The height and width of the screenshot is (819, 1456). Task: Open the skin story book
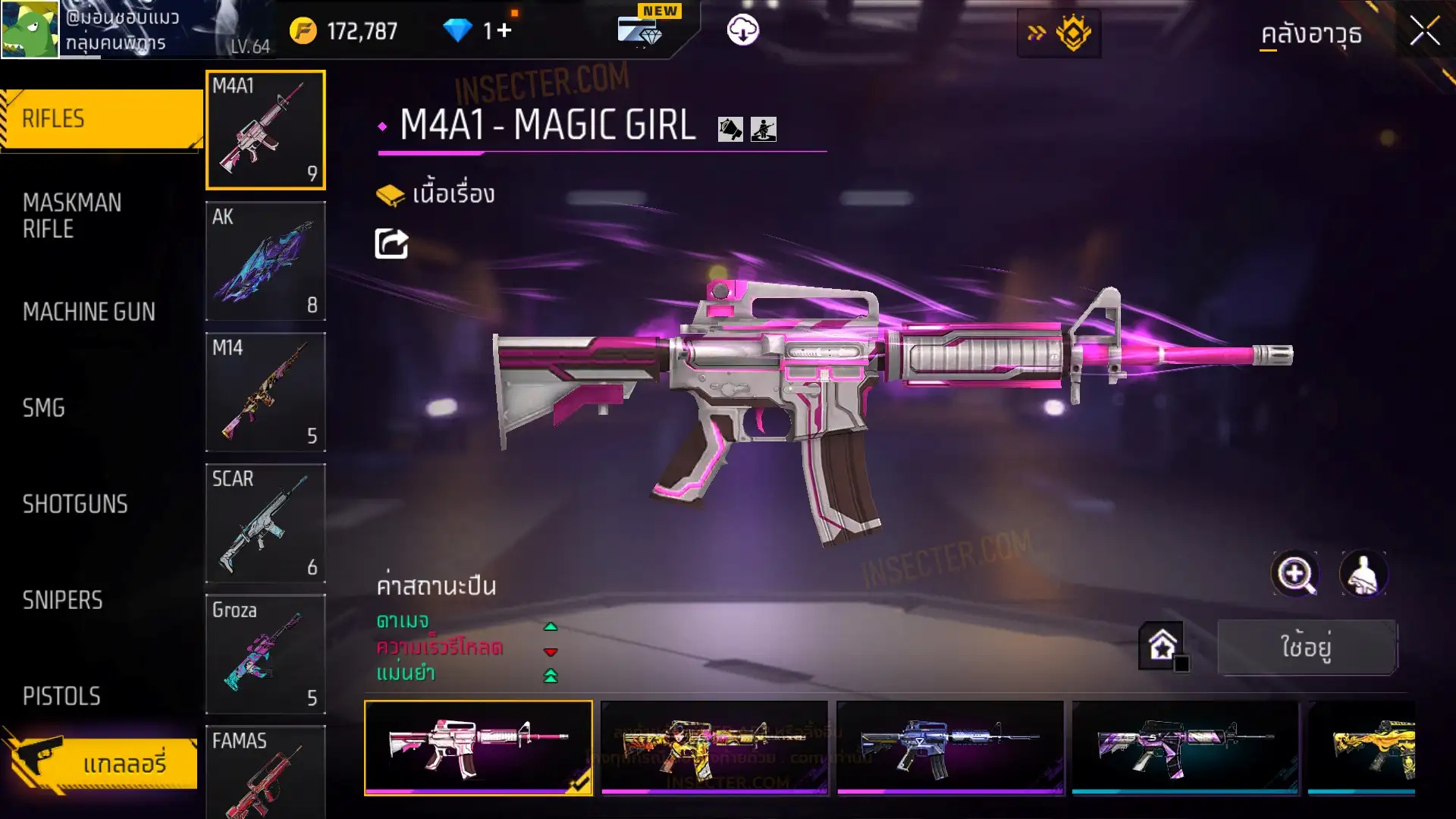tap(435, 195)
